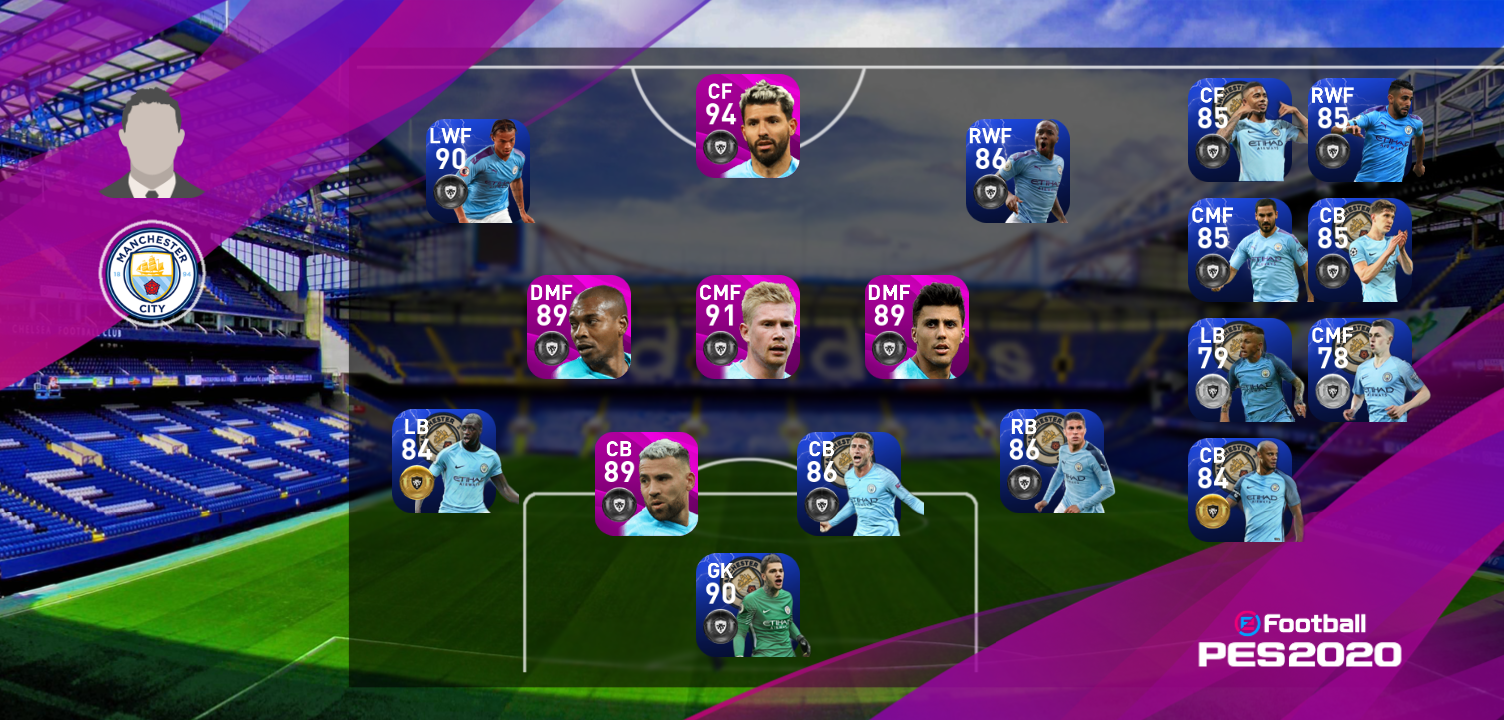Select the GK 90 goalkeeper card
1504x720 pixels.
tap(747, 605)
